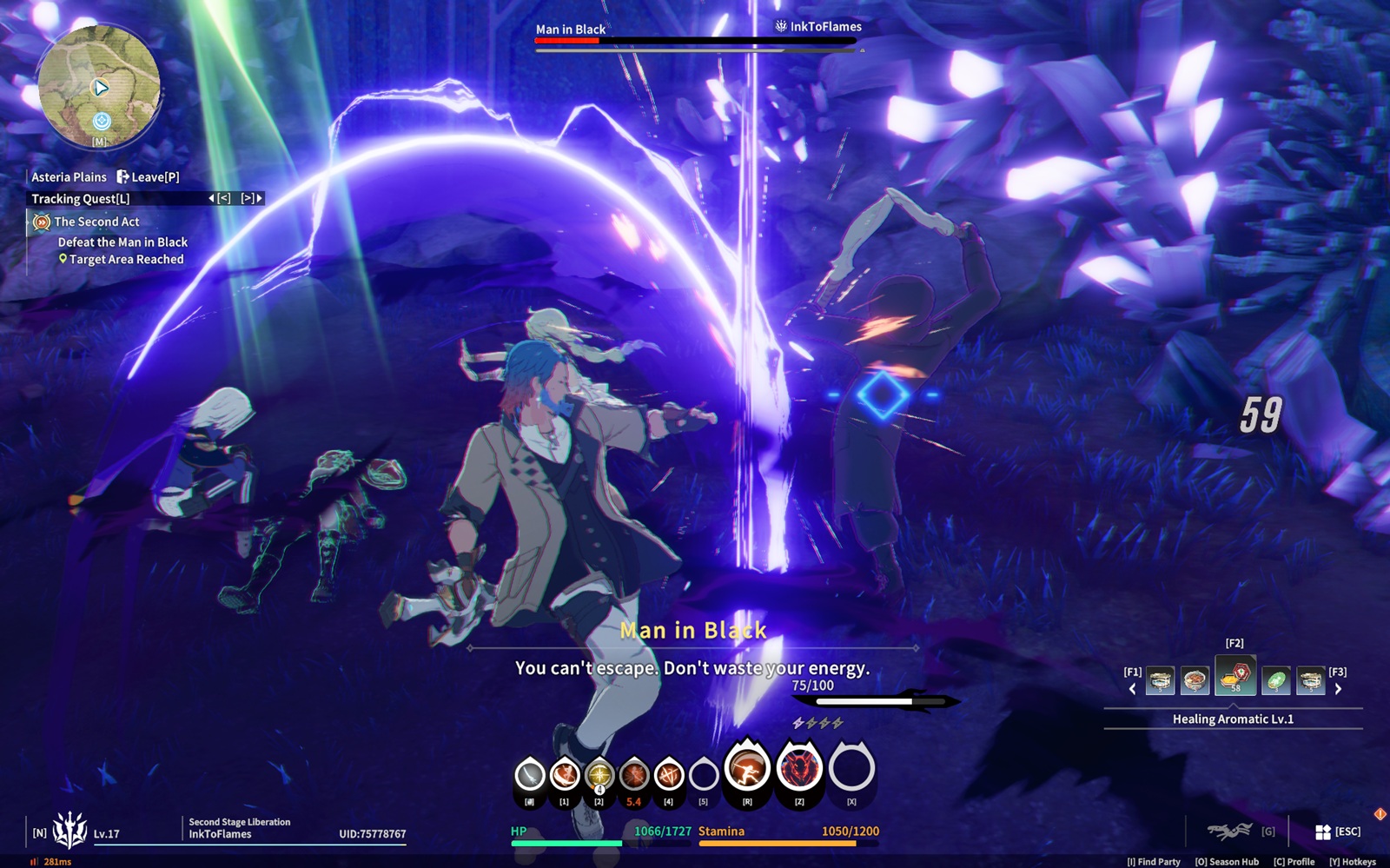The height and width of the screenshot is (868, 1390).
Task: Activate the spinning slash skill in slot 1
Action: [564, 774]
